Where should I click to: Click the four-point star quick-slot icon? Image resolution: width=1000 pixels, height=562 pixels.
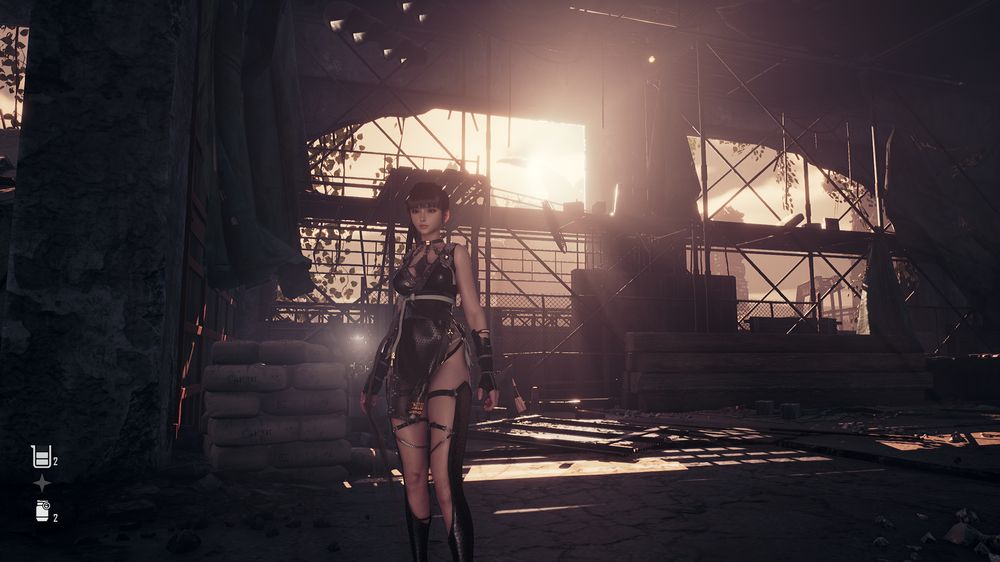click(x=42, y=483)
